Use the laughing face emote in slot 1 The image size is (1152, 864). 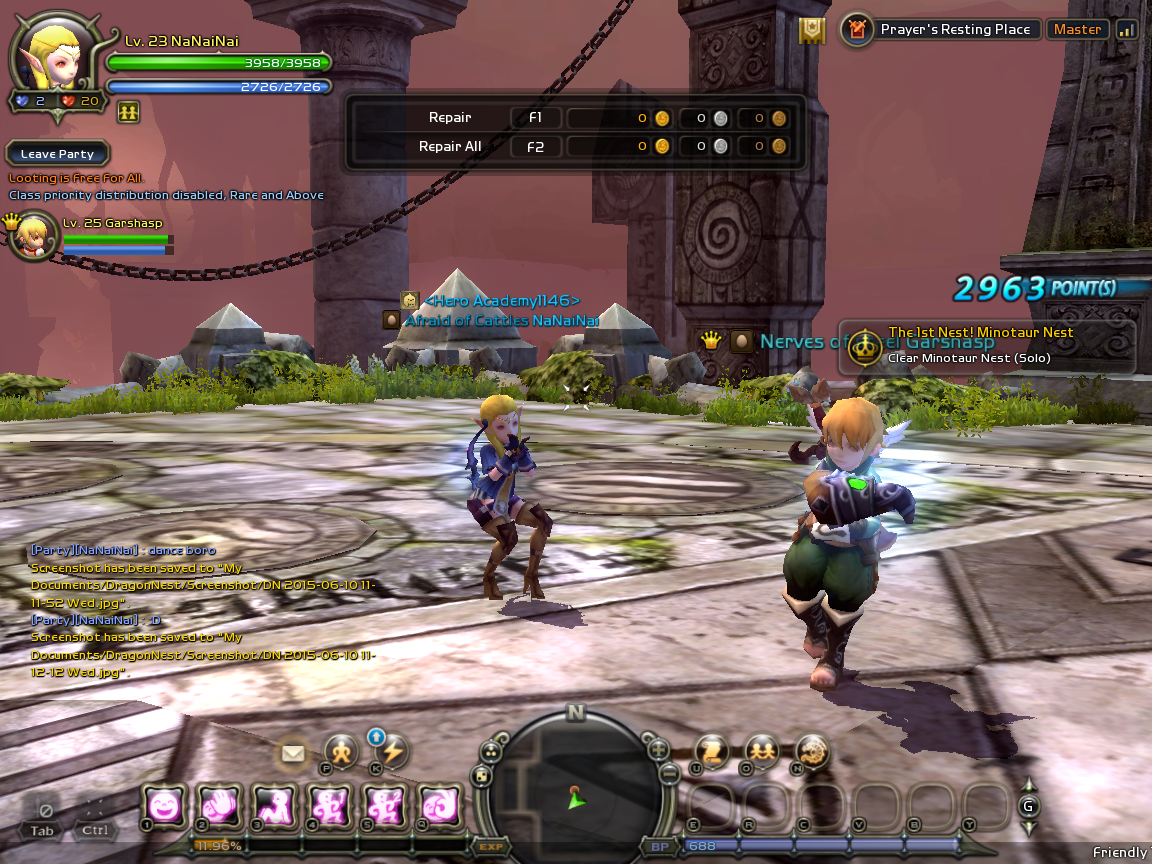tap(164, 805)
